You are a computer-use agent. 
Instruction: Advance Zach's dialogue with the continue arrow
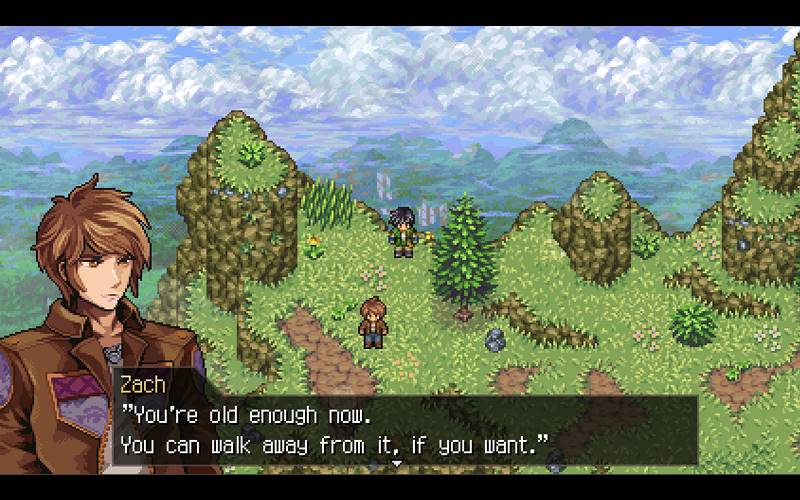pyautogui.click(x=396, y=464)
